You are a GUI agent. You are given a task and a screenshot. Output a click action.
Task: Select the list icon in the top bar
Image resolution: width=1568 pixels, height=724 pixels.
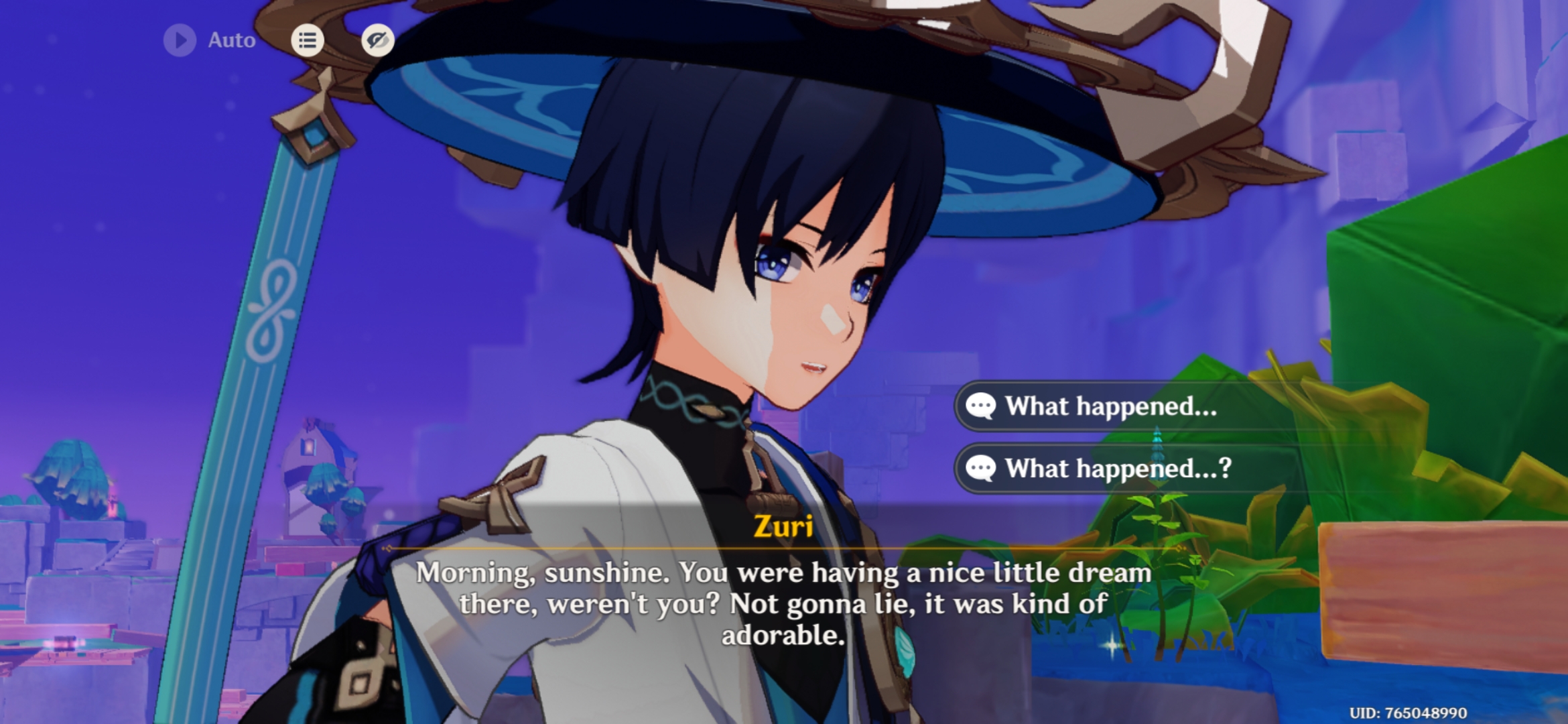coord(308,40)
